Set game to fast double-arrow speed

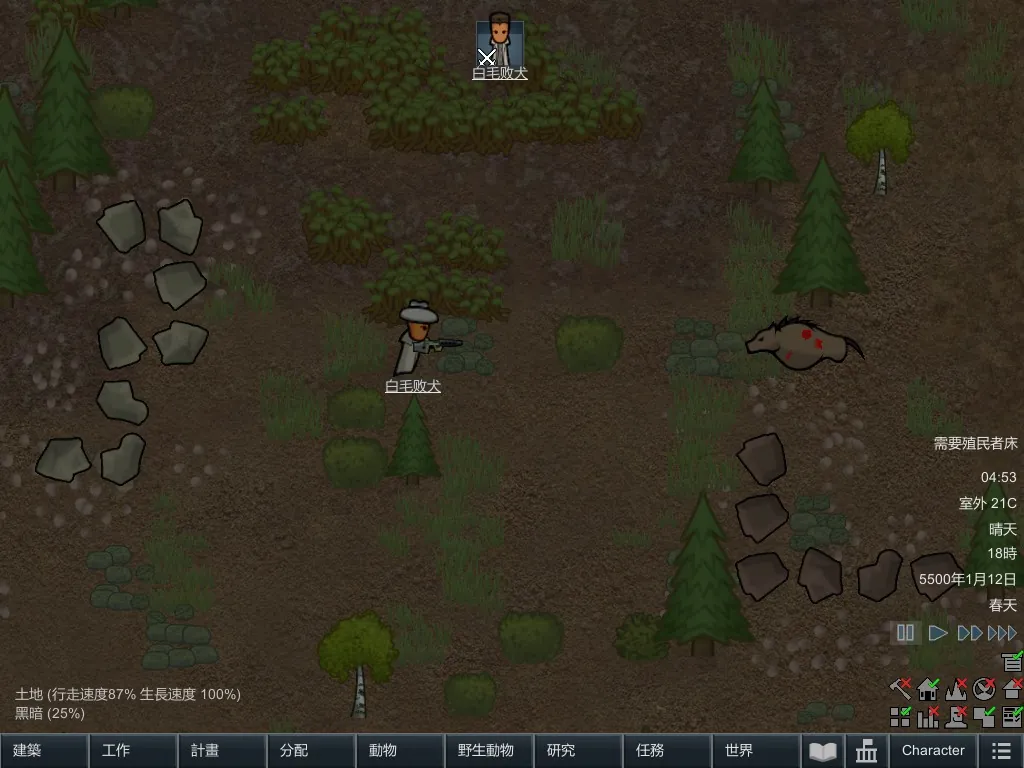coord(969,632)
